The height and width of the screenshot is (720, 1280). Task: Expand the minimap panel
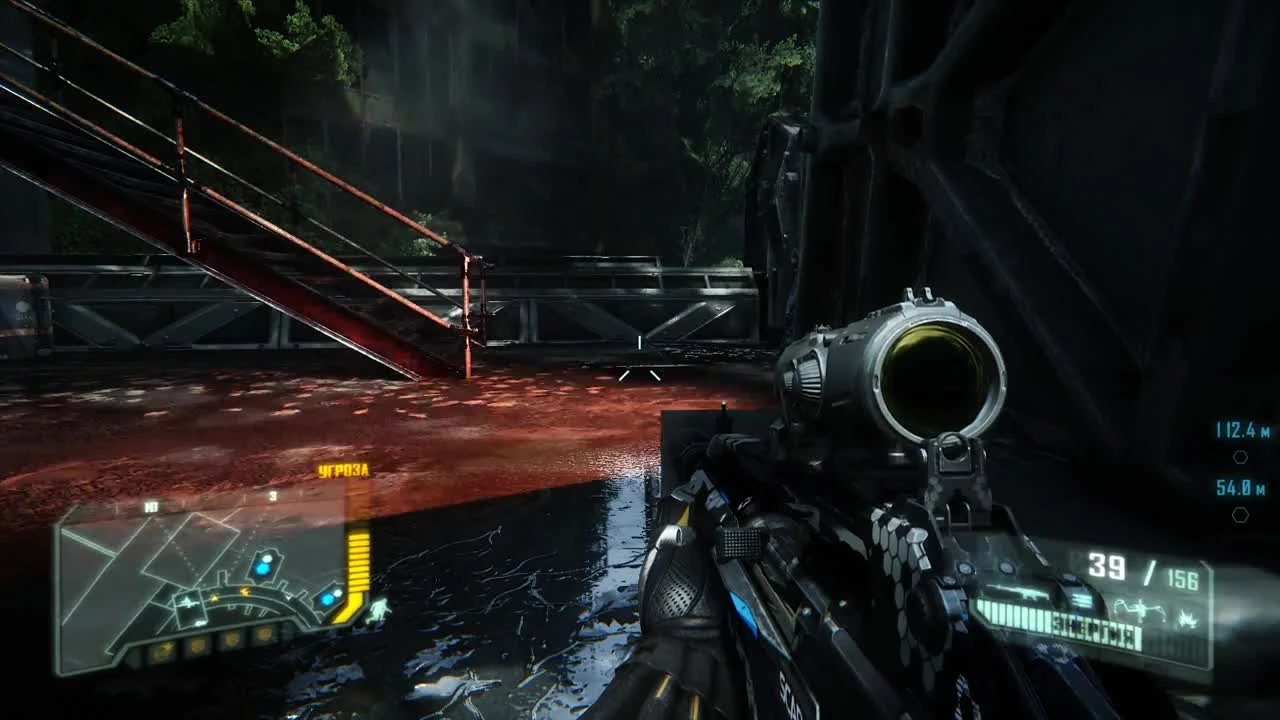200,590
